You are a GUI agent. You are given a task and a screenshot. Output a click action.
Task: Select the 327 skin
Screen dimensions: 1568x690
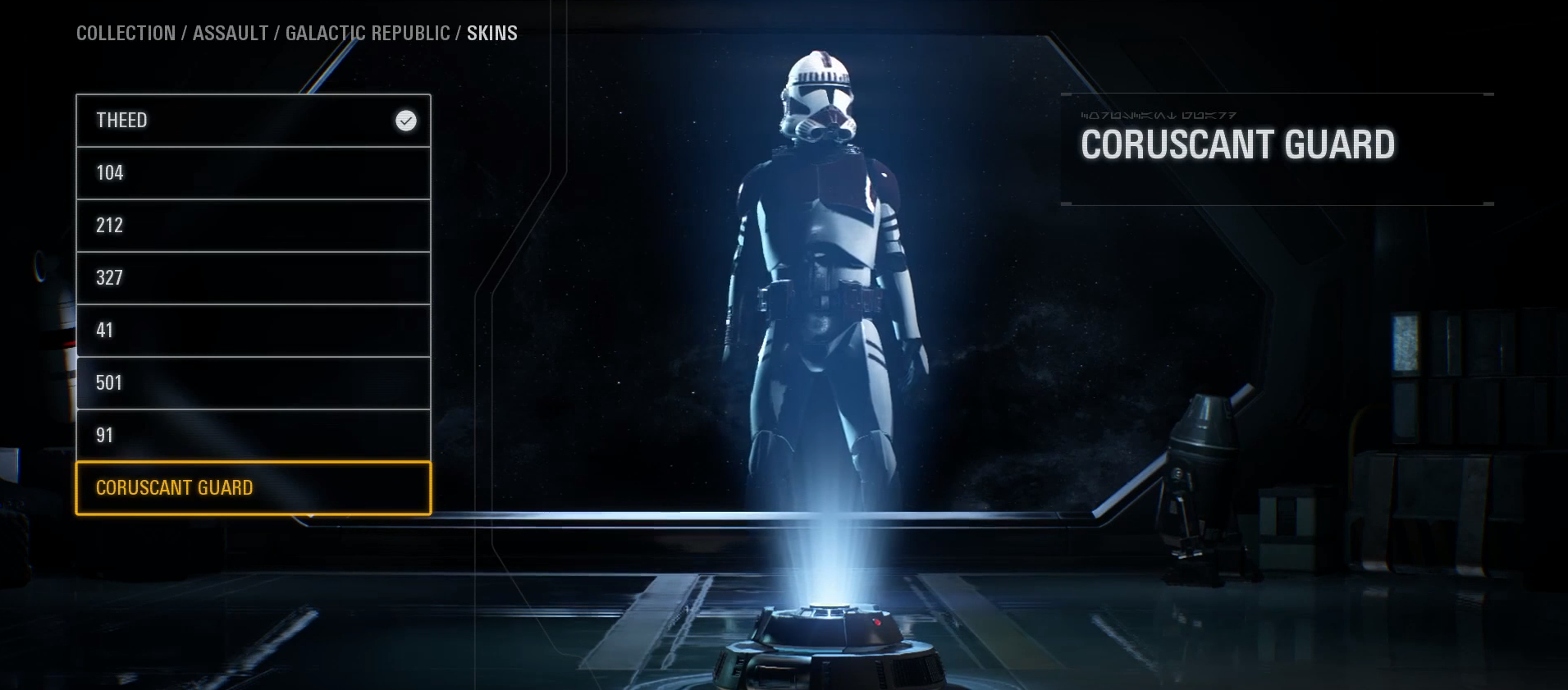click(253, 278)
